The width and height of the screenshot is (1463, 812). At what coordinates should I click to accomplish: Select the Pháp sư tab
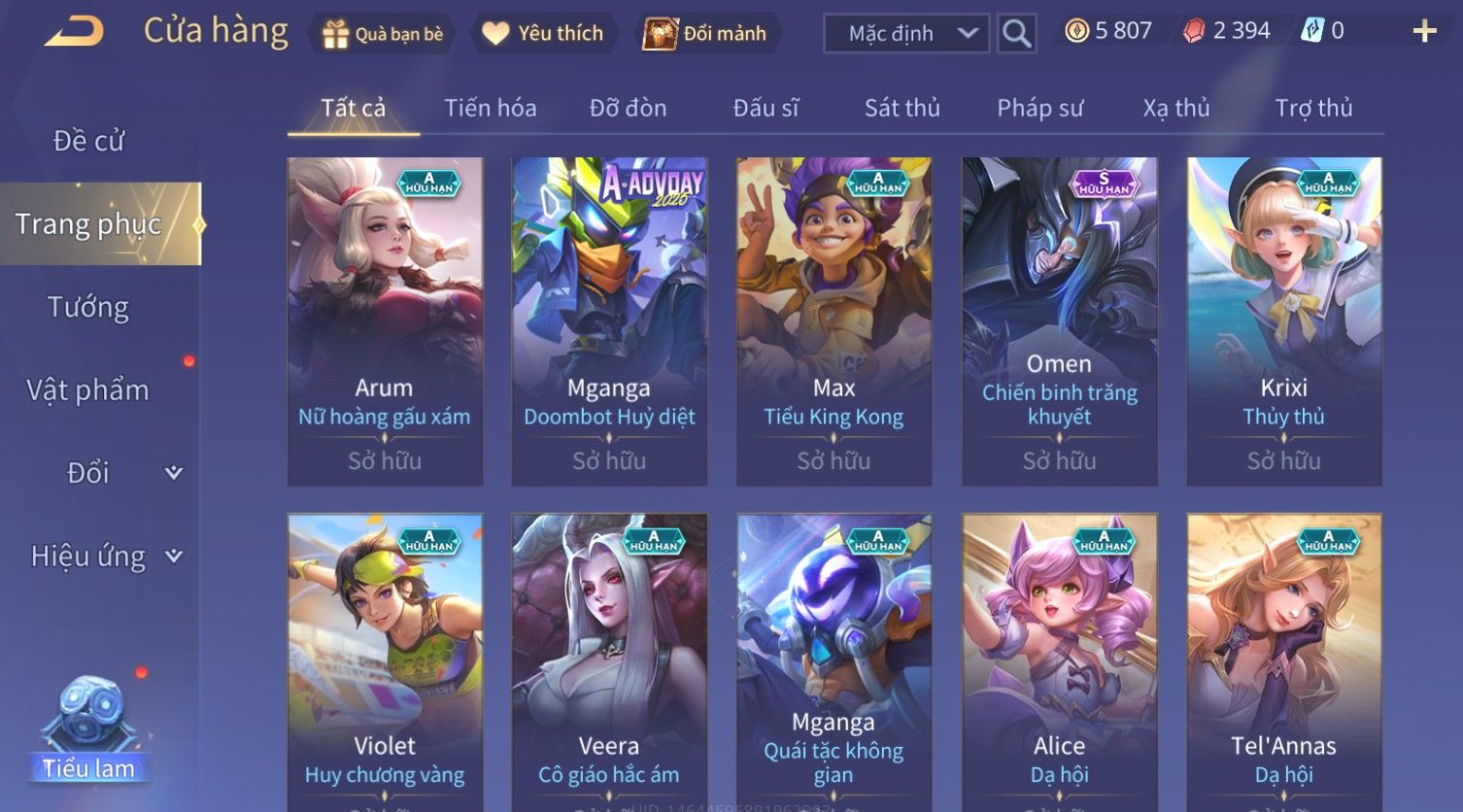(1039, 108)
